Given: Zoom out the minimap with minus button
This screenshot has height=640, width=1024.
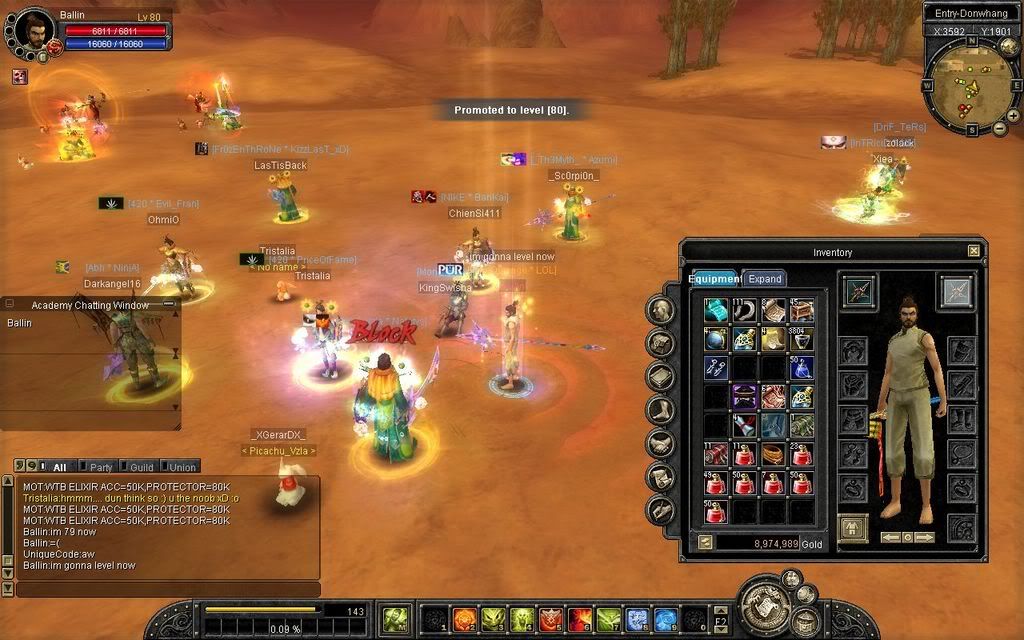Looking at the screenshot, I should point(999,128).
